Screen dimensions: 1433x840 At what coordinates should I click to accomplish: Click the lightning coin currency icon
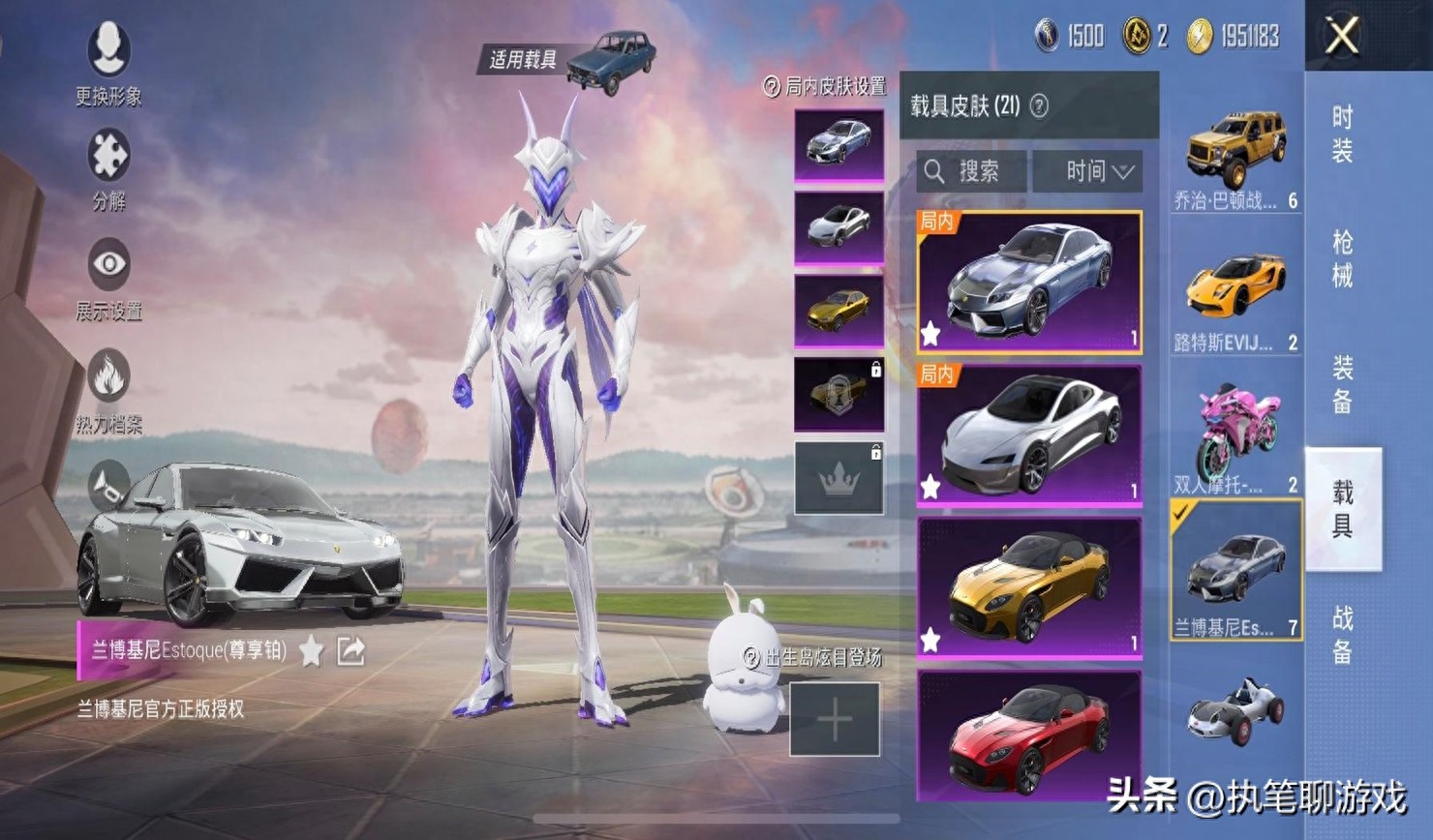click(x=1201, y=38)
